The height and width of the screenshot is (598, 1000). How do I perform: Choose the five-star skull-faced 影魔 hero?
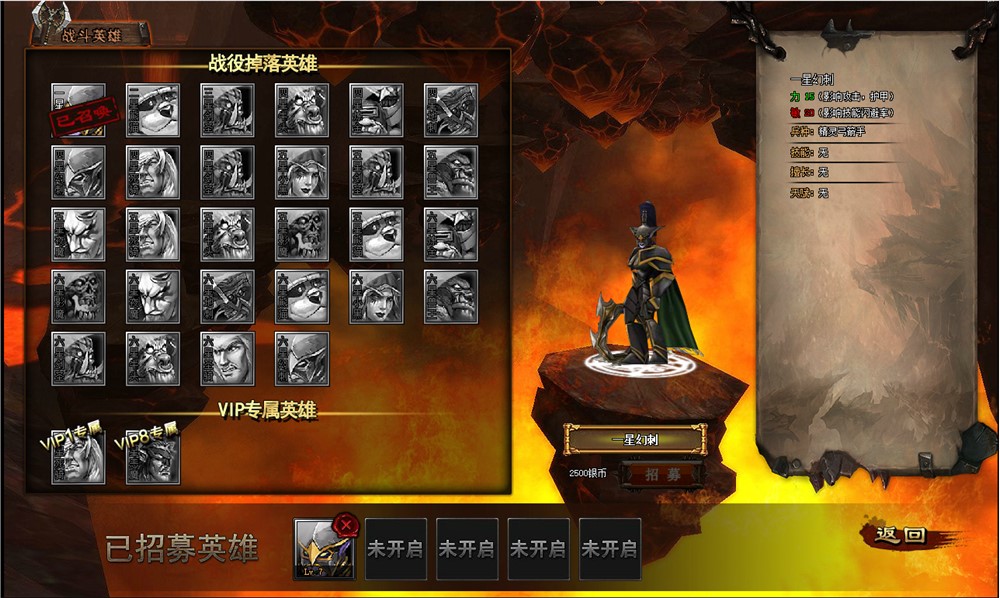[302, 234]
